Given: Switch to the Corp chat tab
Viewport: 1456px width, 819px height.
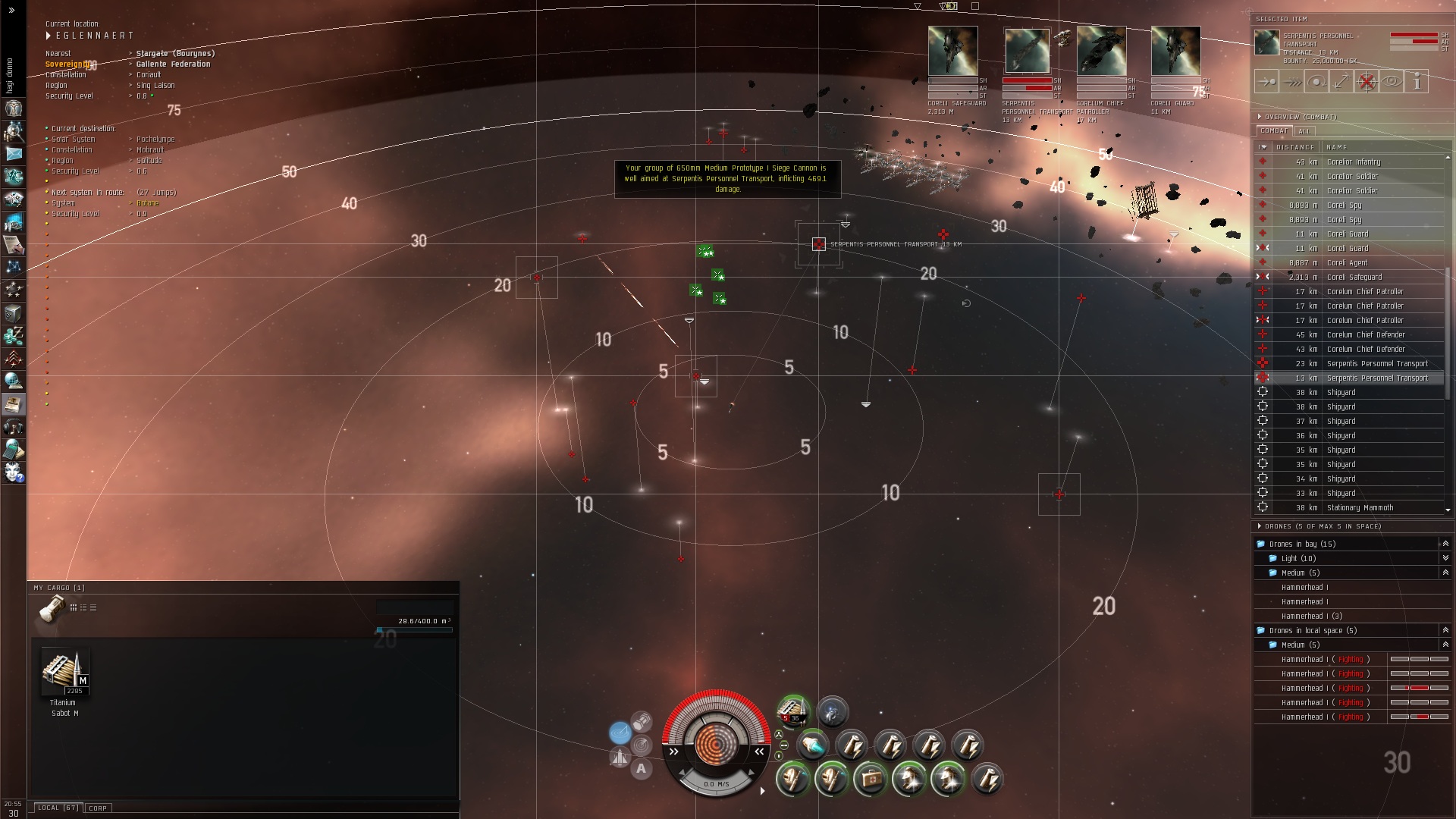Looking at the screenshot, I should [x=98, y=808].
